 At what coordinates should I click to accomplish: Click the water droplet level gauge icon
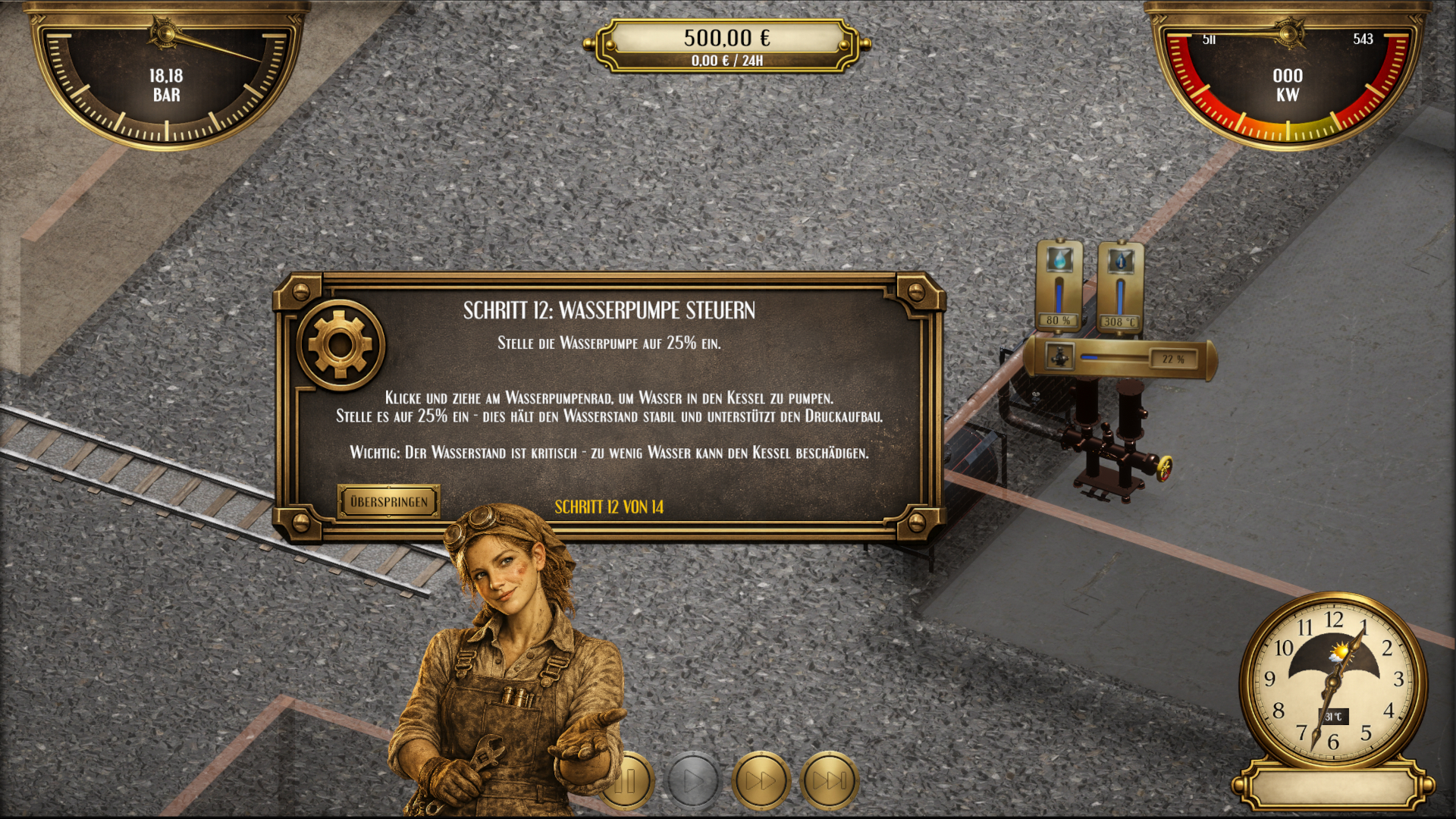[1061, 258]
